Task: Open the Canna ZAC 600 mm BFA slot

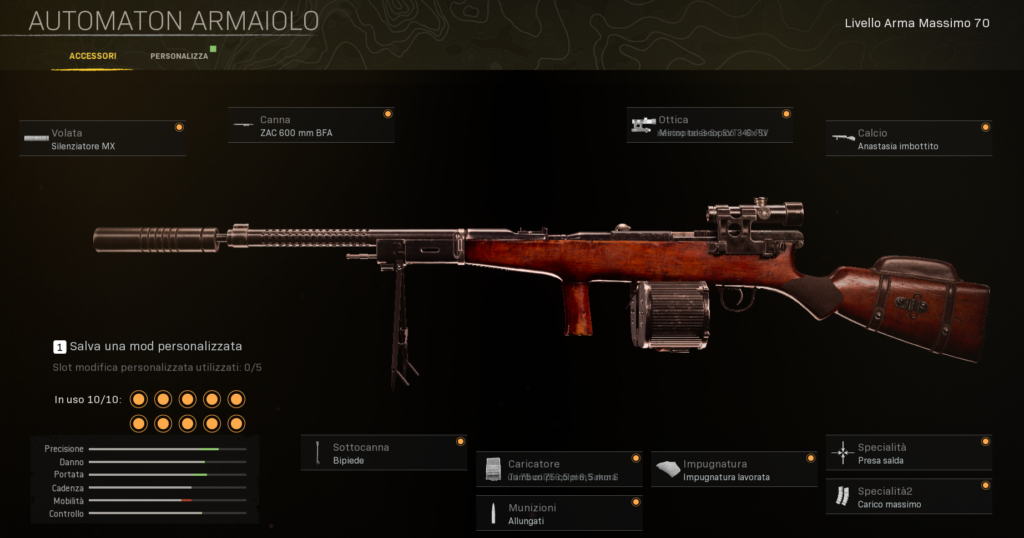Action: [311, 126]
